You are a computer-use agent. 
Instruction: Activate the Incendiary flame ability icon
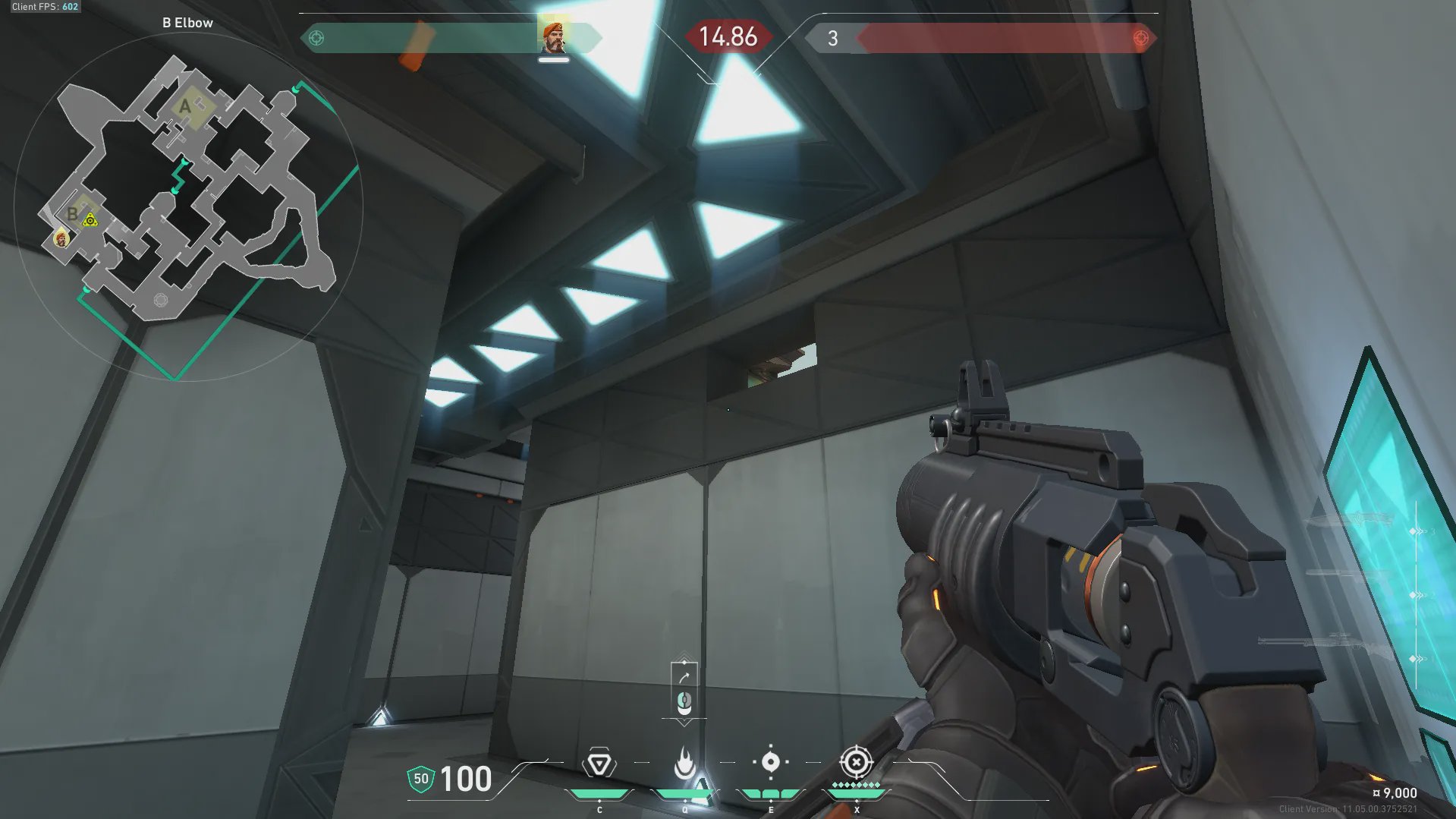(x=684, y=762)
